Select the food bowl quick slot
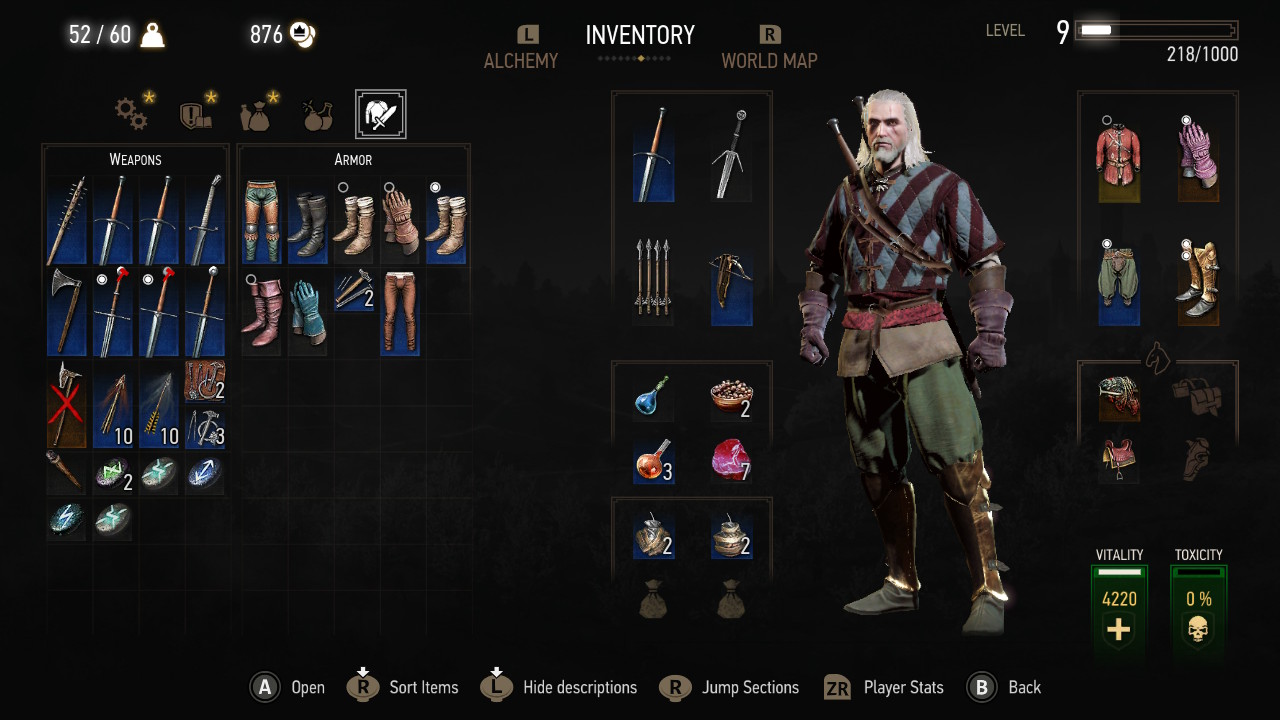Viewport: 1280px width, 720px height. pyautogui.click(x=731, y=399)
